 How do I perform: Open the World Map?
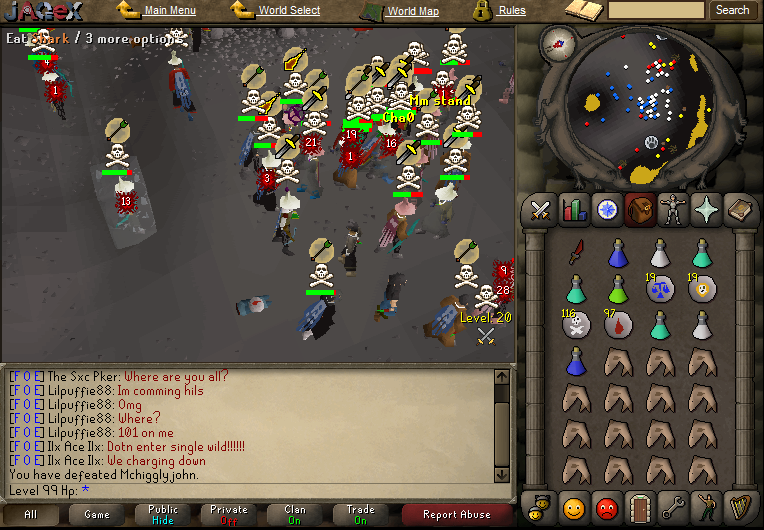tap(412, 12)
